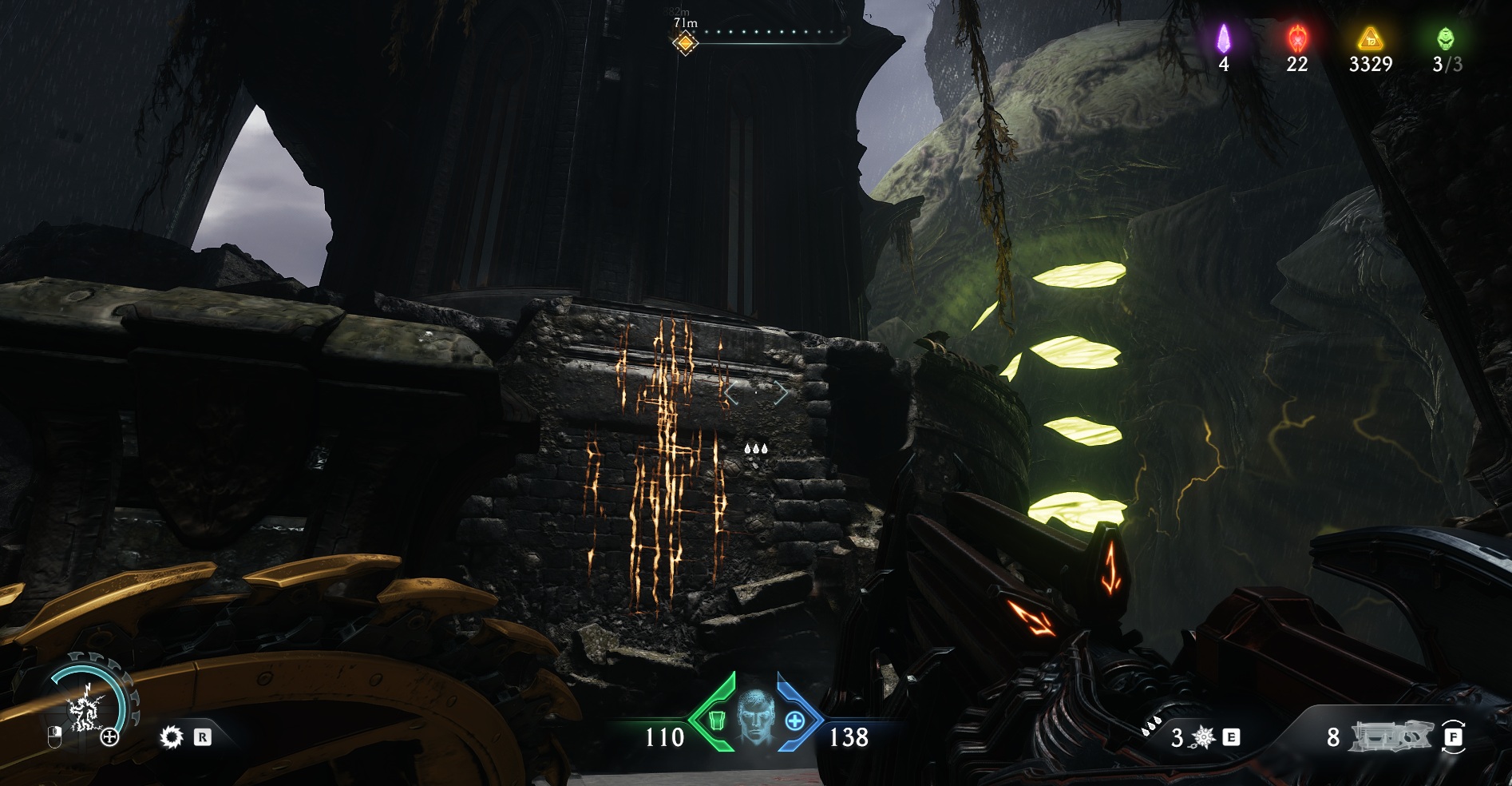Activate the lightning figure spell icon

pos(84,710)
